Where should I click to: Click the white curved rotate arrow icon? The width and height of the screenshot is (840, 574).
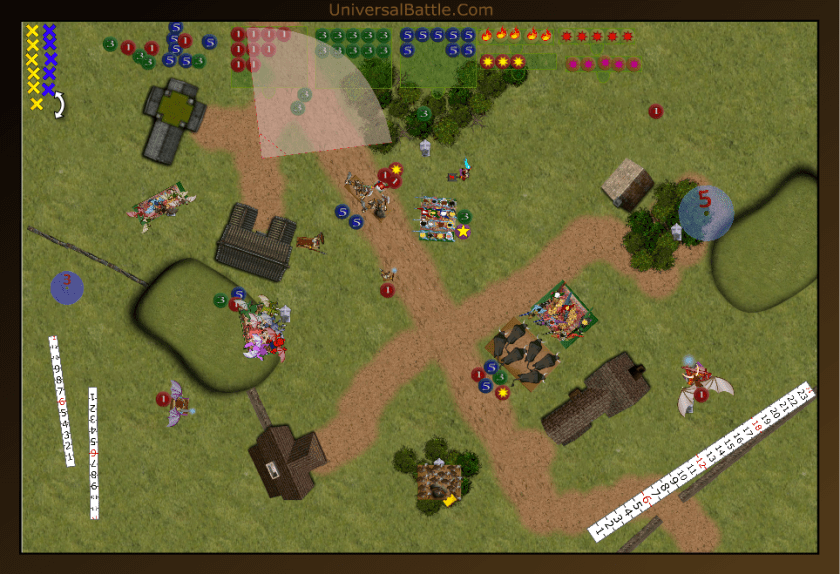60,105
